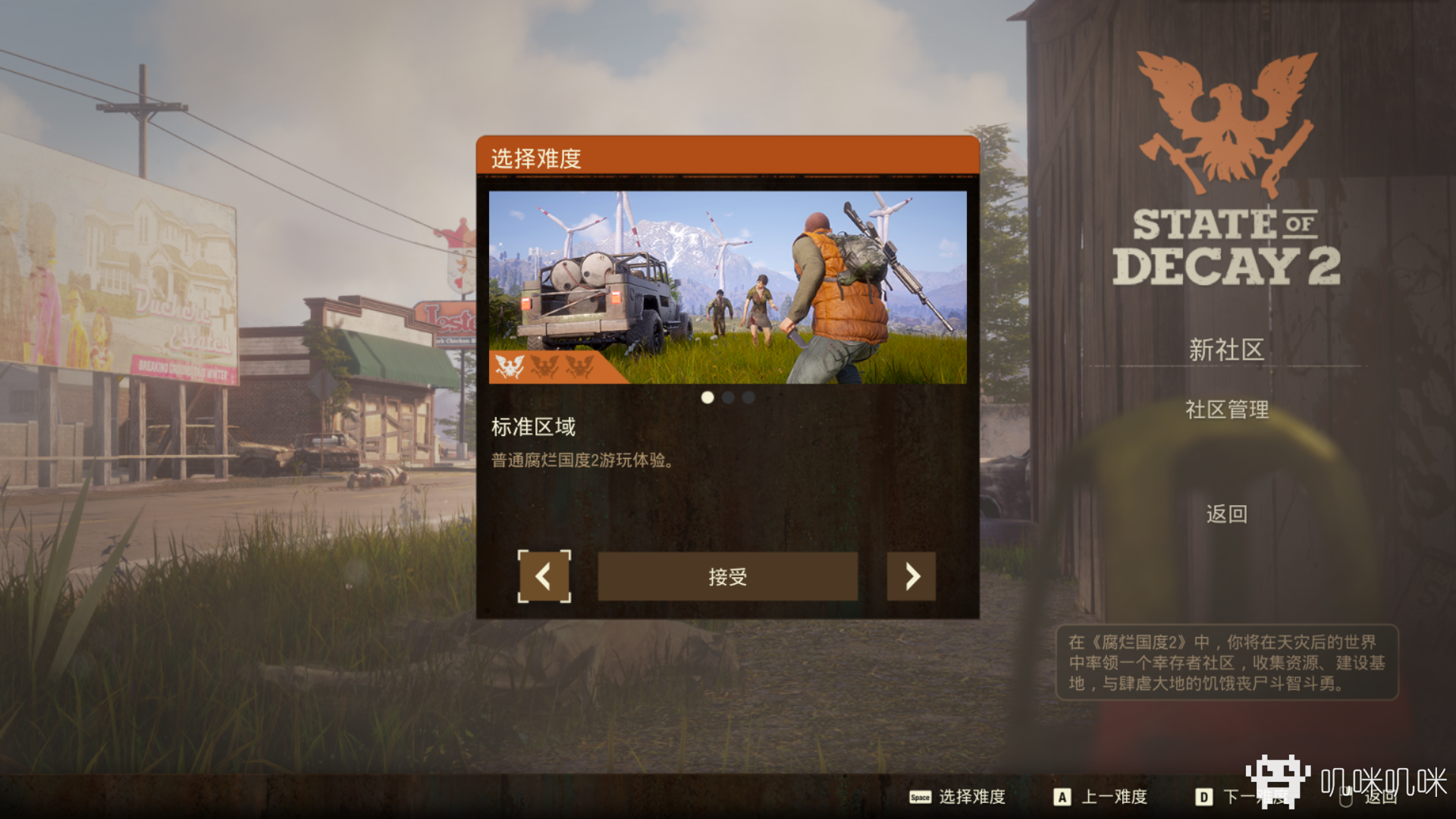
Task: Accept the selected difficulty with 接受
Action: (727, 576)
